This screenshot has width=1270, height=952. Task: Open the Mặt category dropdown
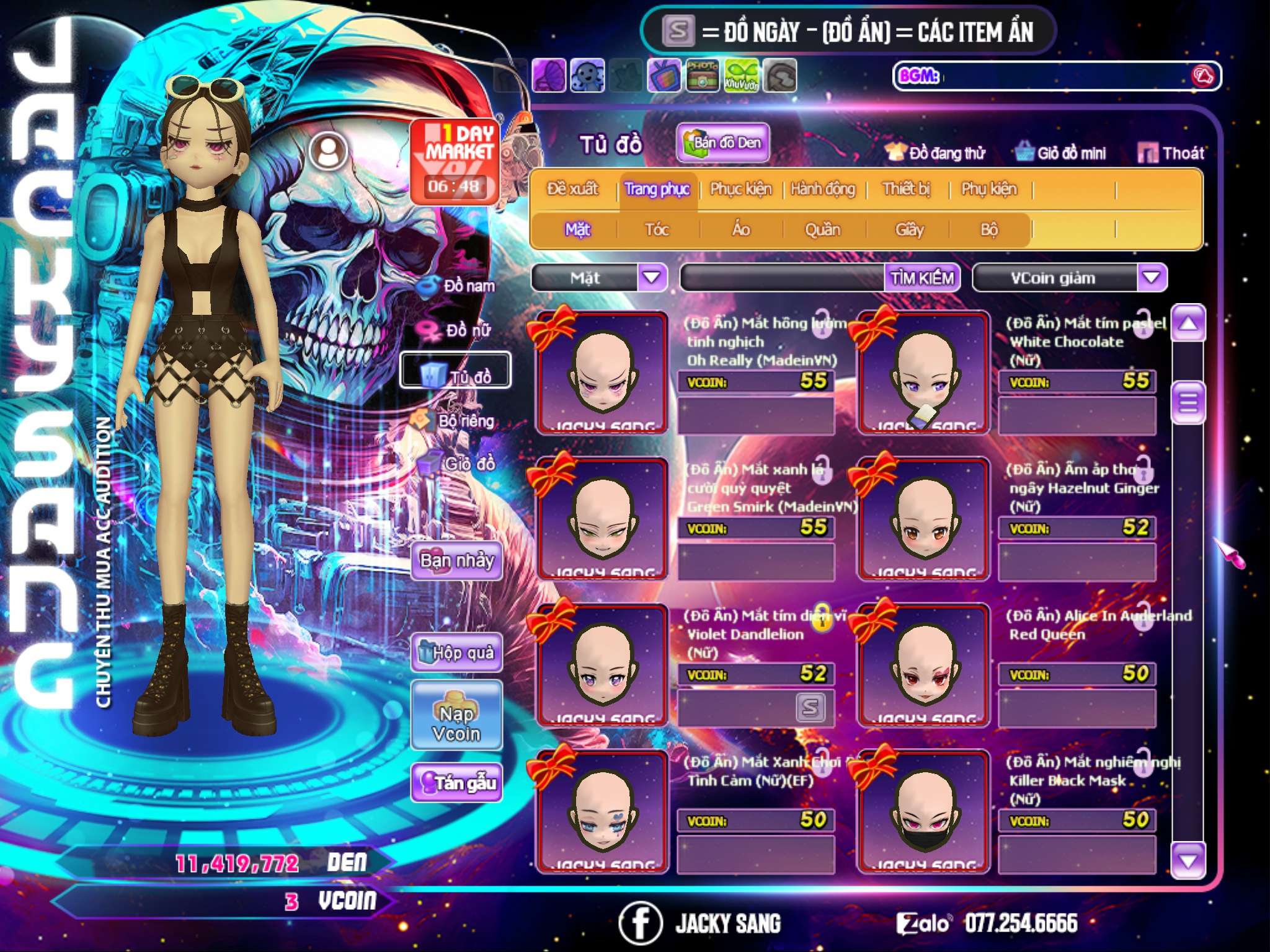[652, 277]
